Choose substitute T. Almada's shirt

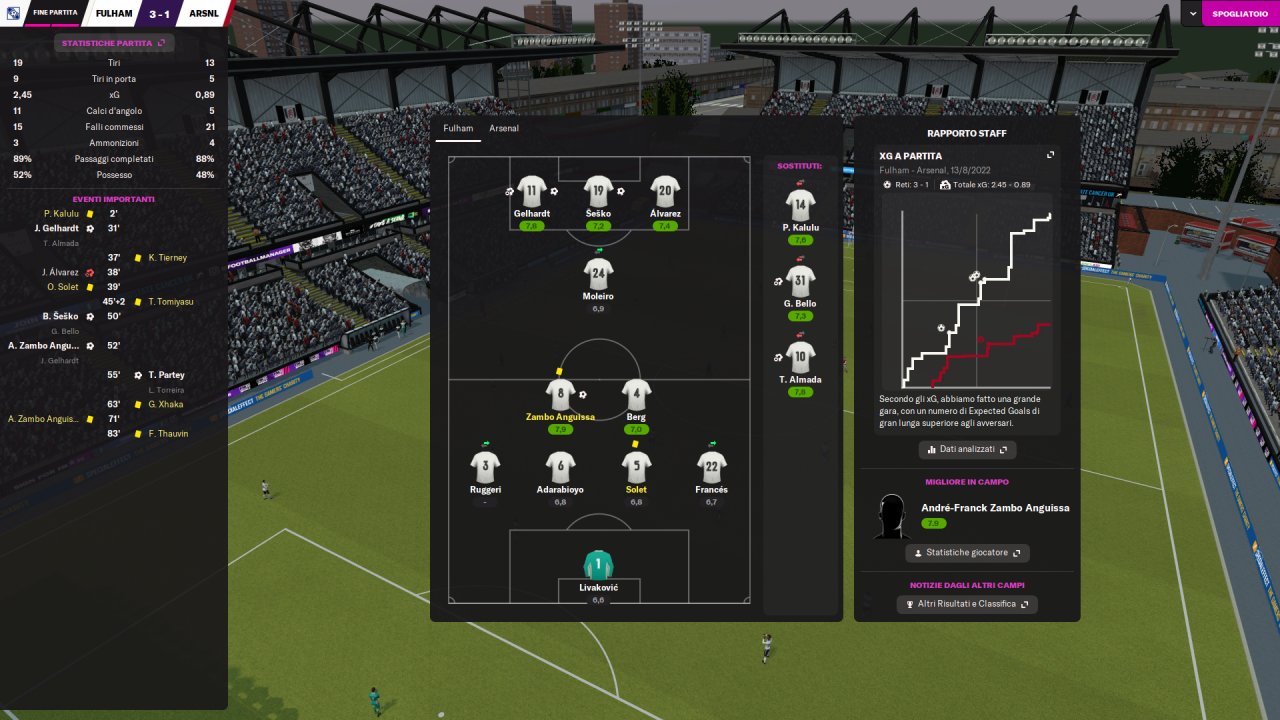800,357
